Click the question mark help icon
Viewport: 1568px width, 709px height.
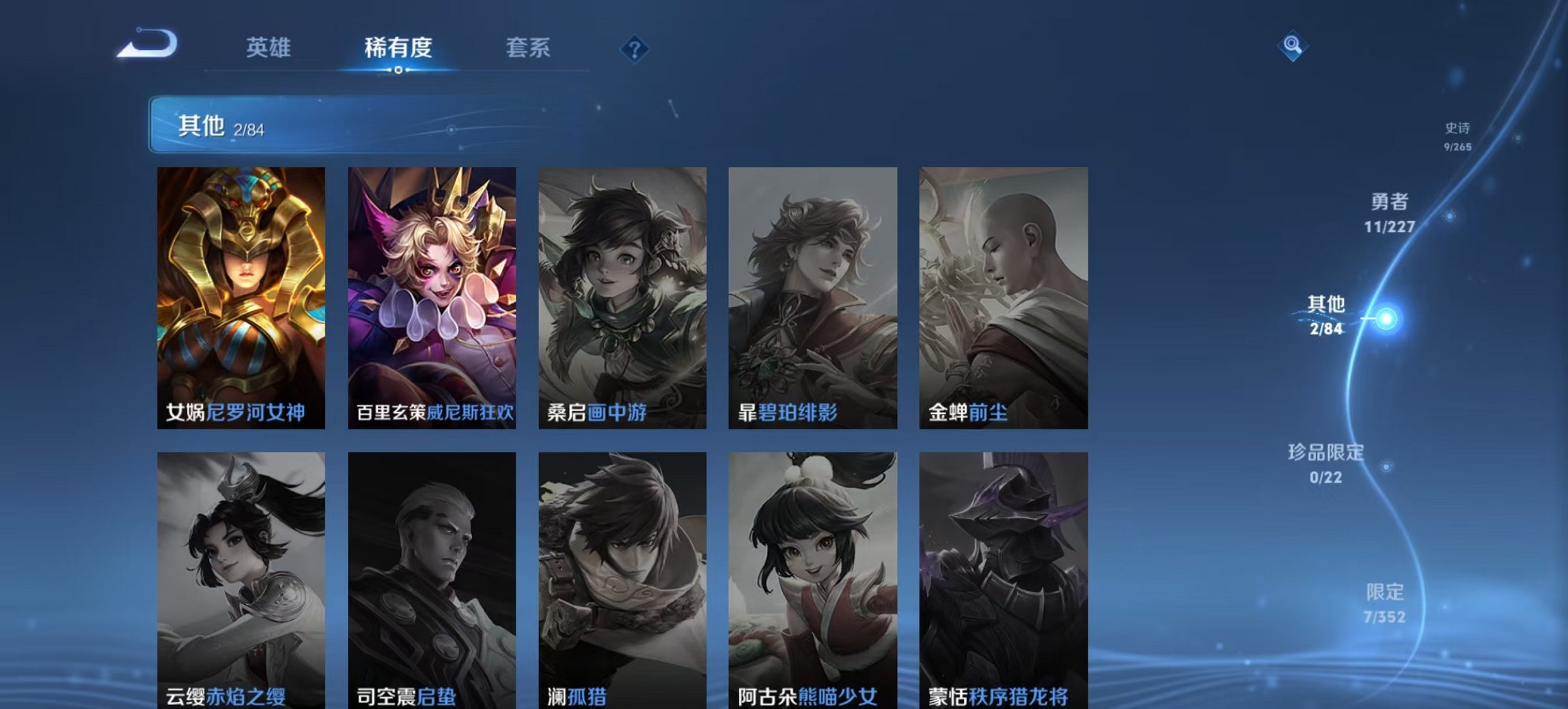[636, 48]
